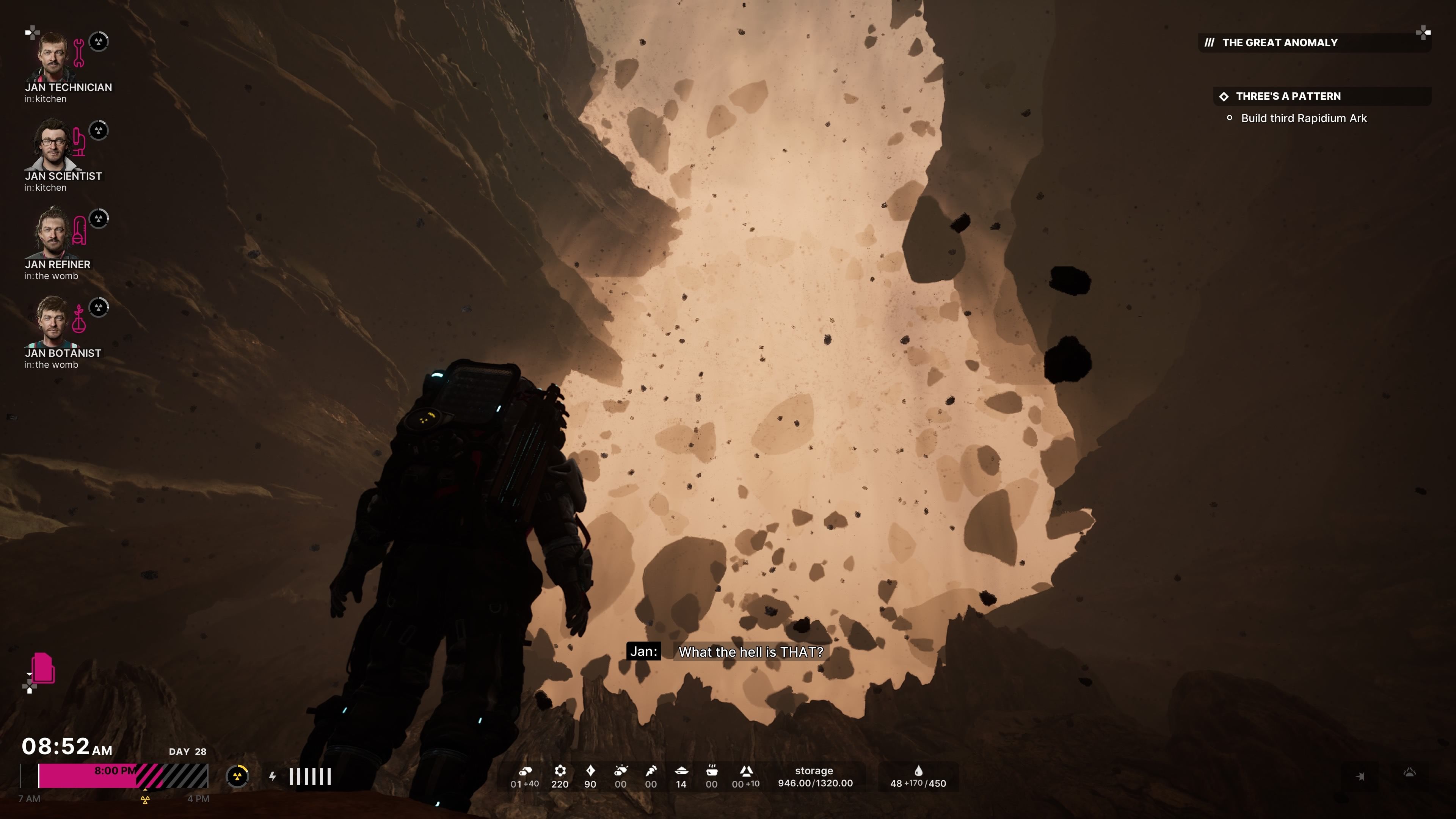Select Jan Technician's portrait
This screenshot has width=1456, height=819.
[x=53, y=56]
